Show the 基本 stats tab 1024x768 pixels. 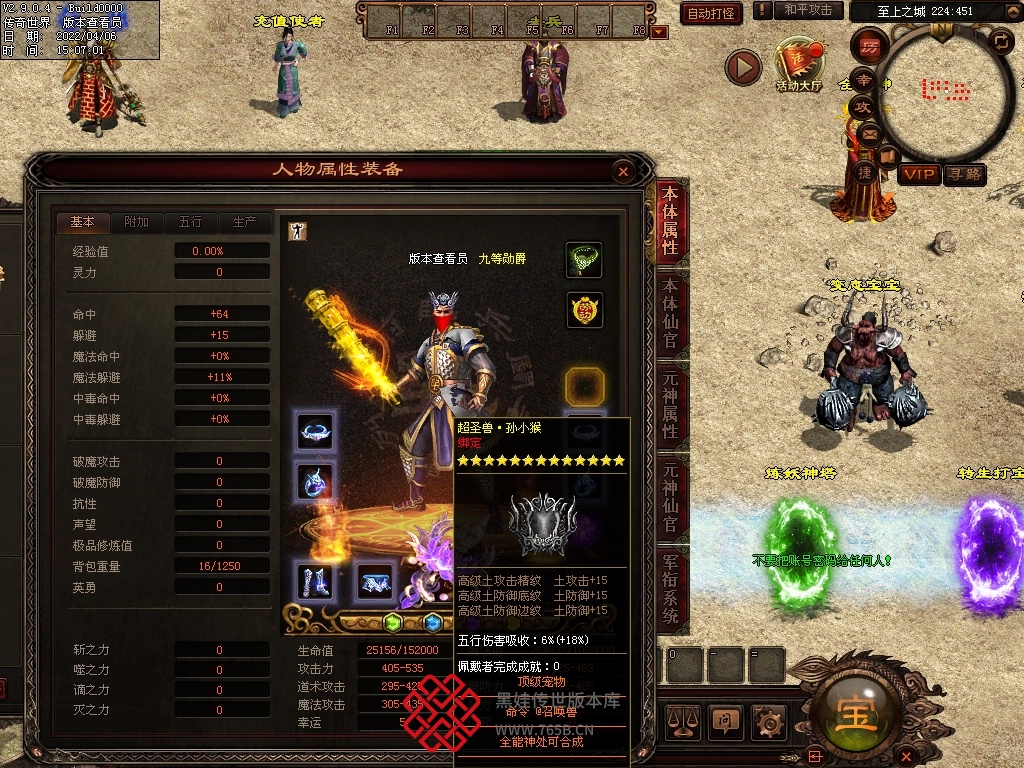pyautogui.click(x=82, y=222)
